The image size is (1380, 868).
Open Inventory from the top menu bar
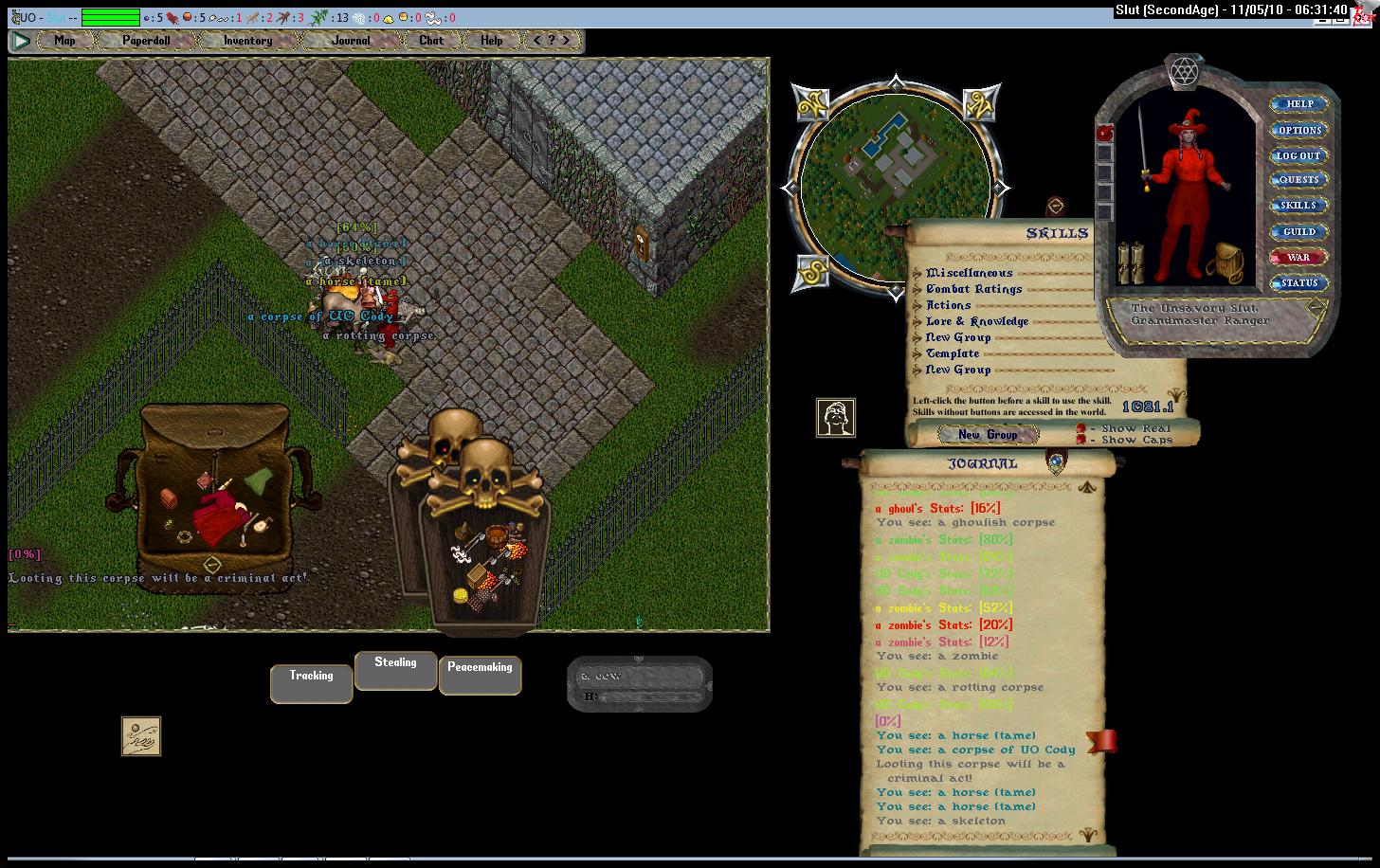(x=247, y=41)
